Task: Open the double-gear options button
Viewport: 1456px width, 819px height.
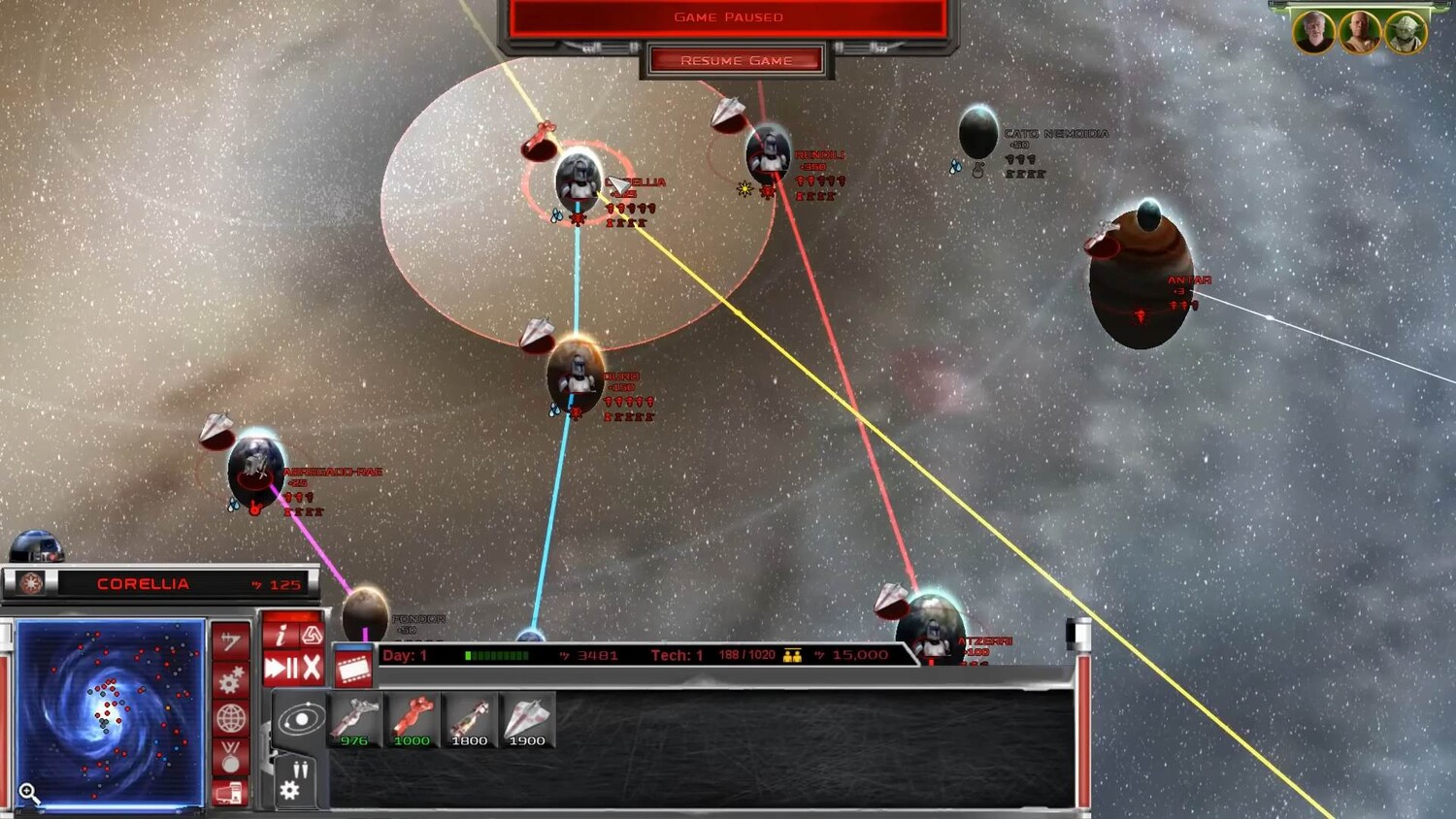Action: (230, 681)
